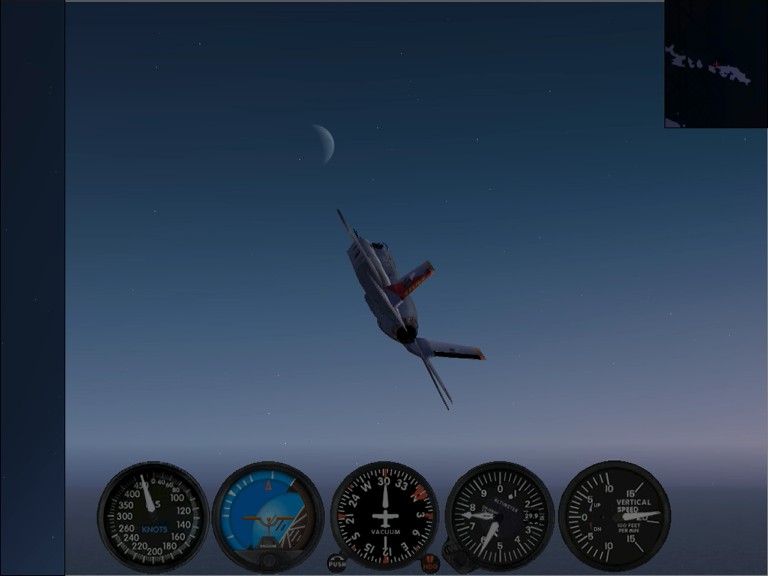Select the airspeed indicator gauge in knots
This screenshot has height=576, width=768.
pos(153,516)
